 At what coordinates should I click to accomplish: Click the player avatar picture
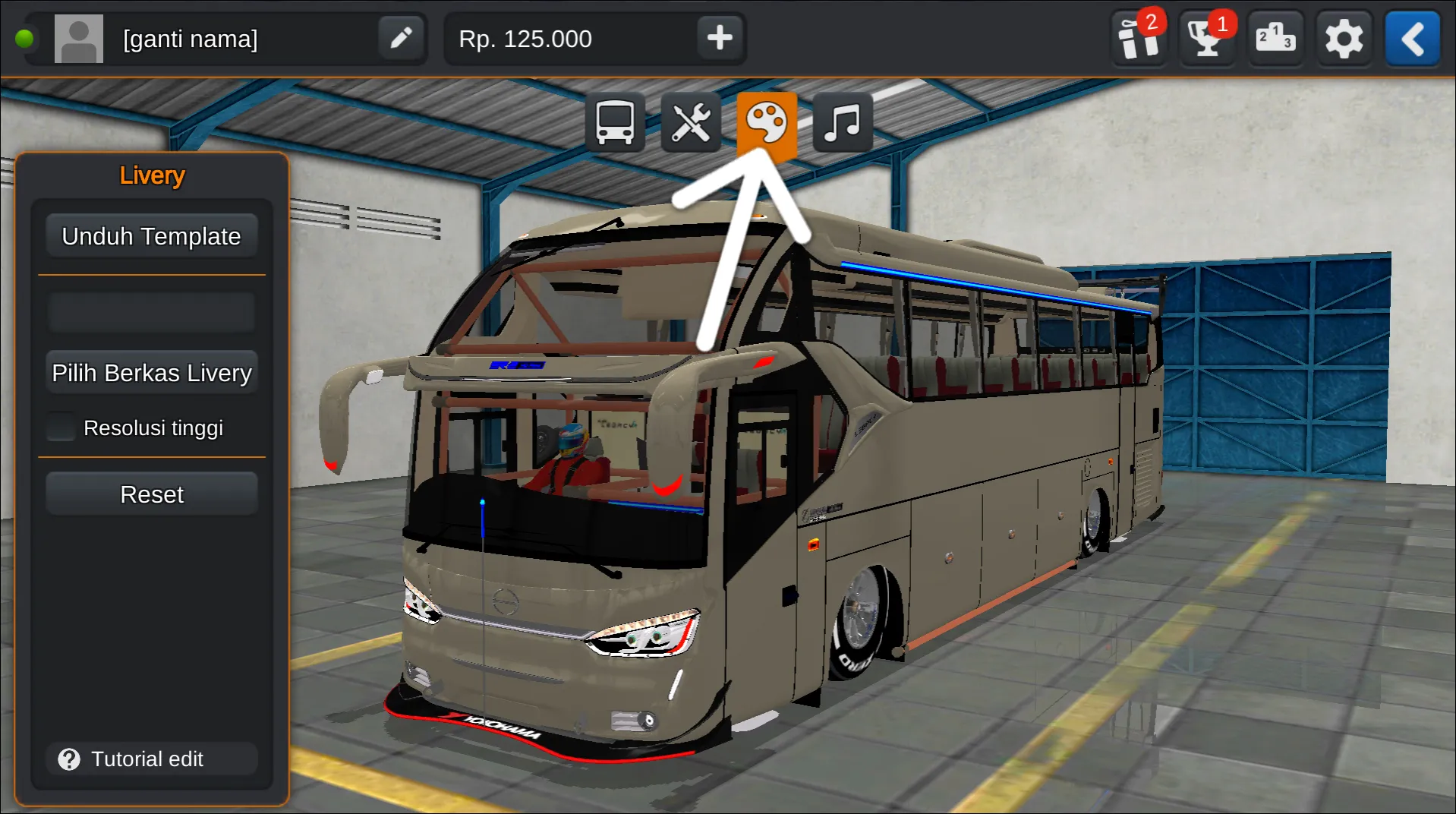(x=79, y=38)
